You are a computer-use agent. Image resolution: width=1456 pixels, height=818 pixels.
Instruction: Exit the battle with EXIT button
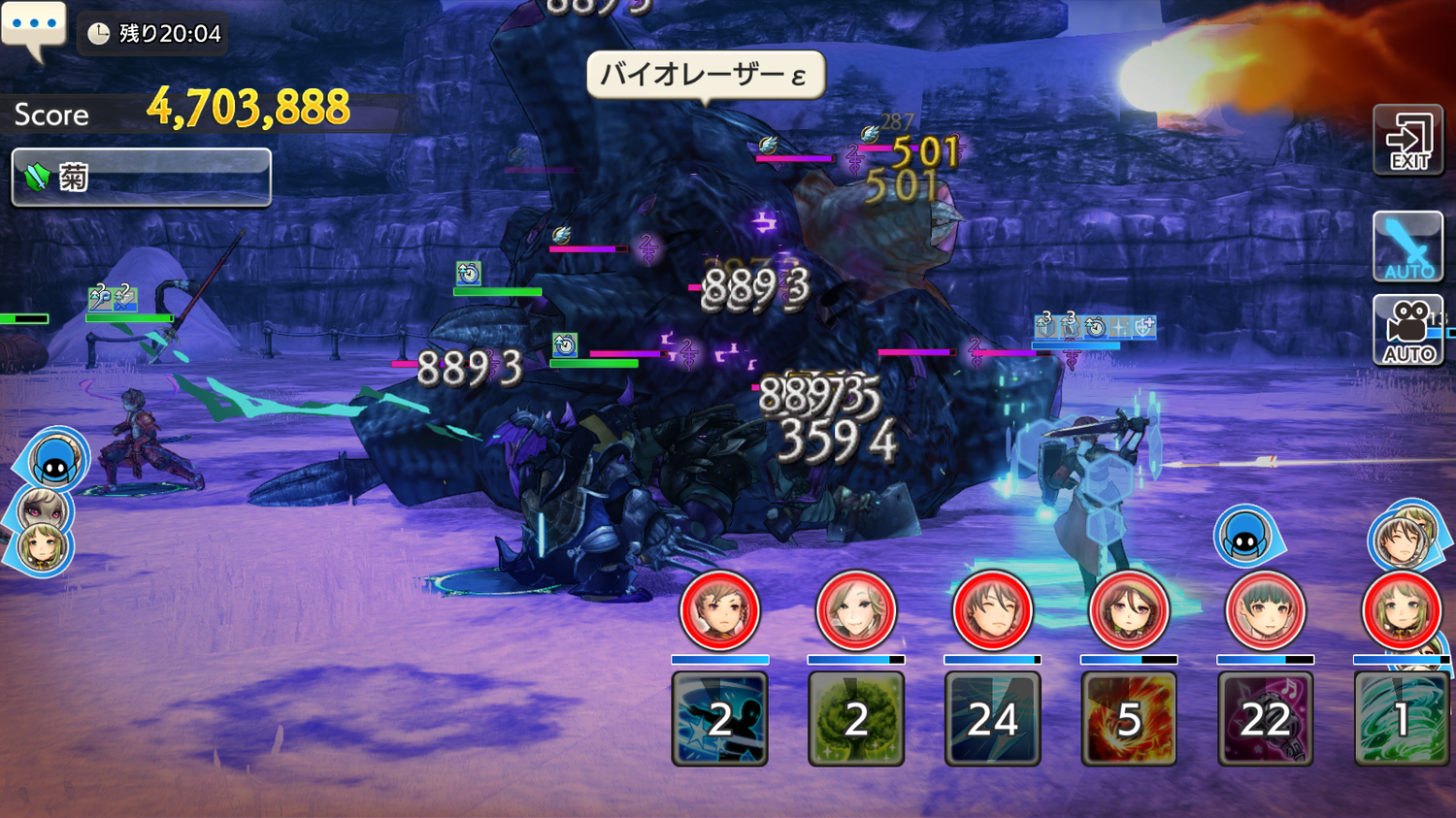tap(1408, 142)
